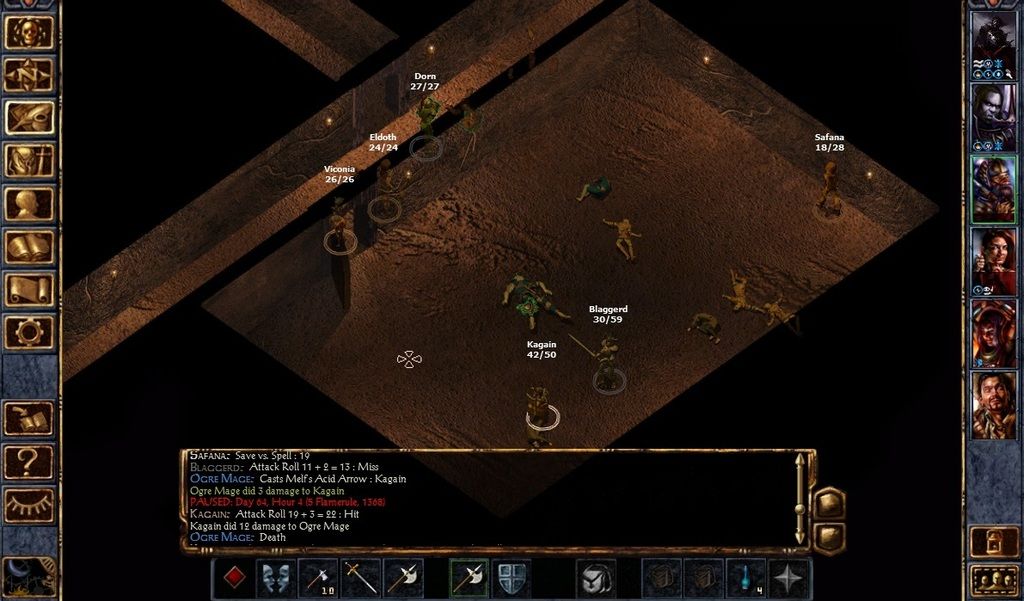Toggle the eye highlight button
1024x601 pixels.
click(x=29, y=504)
